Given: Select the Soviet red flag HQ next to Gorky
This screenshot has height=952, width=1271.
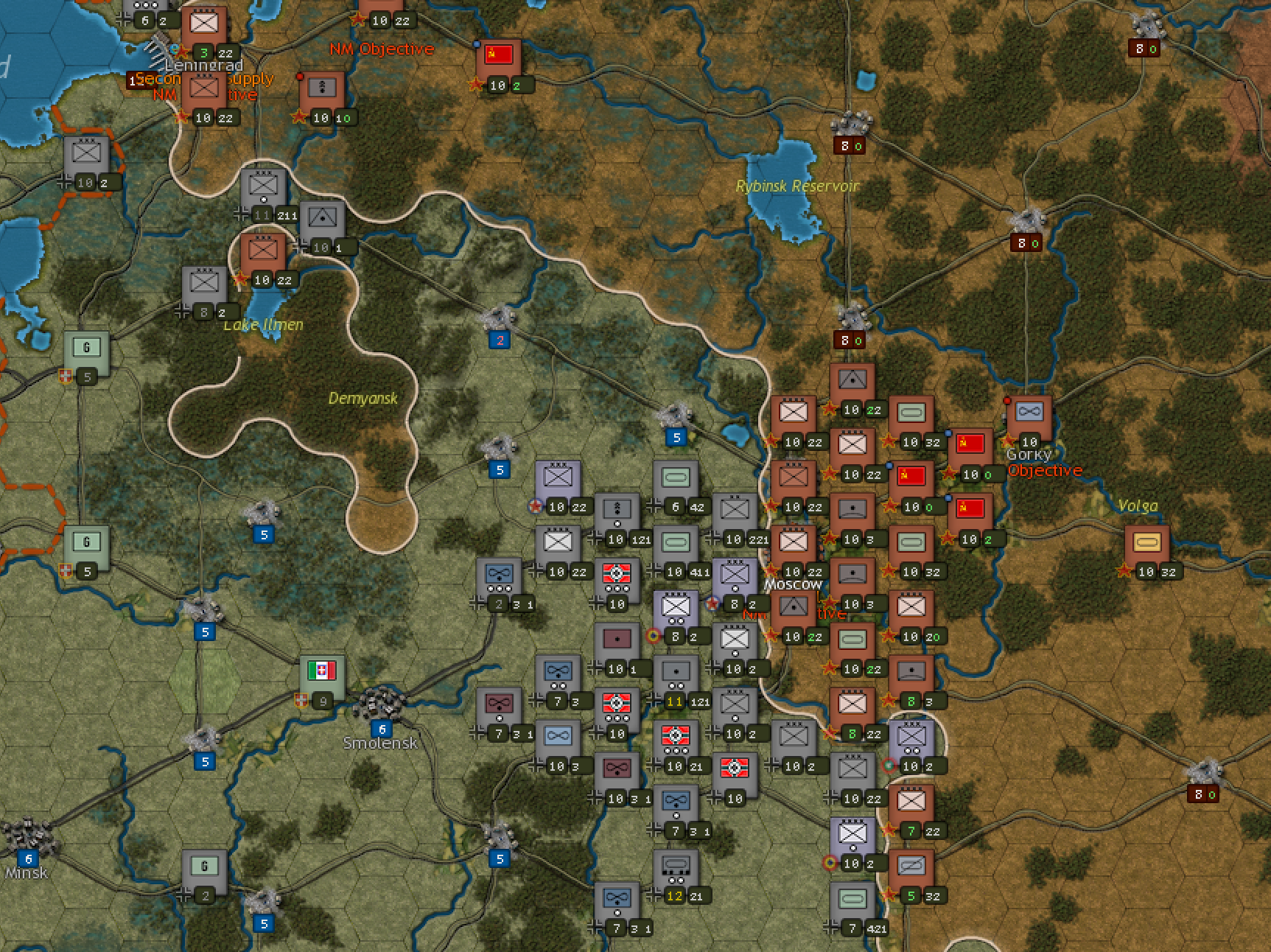Looking at the screenshot, I should click(x=970, y=444).
